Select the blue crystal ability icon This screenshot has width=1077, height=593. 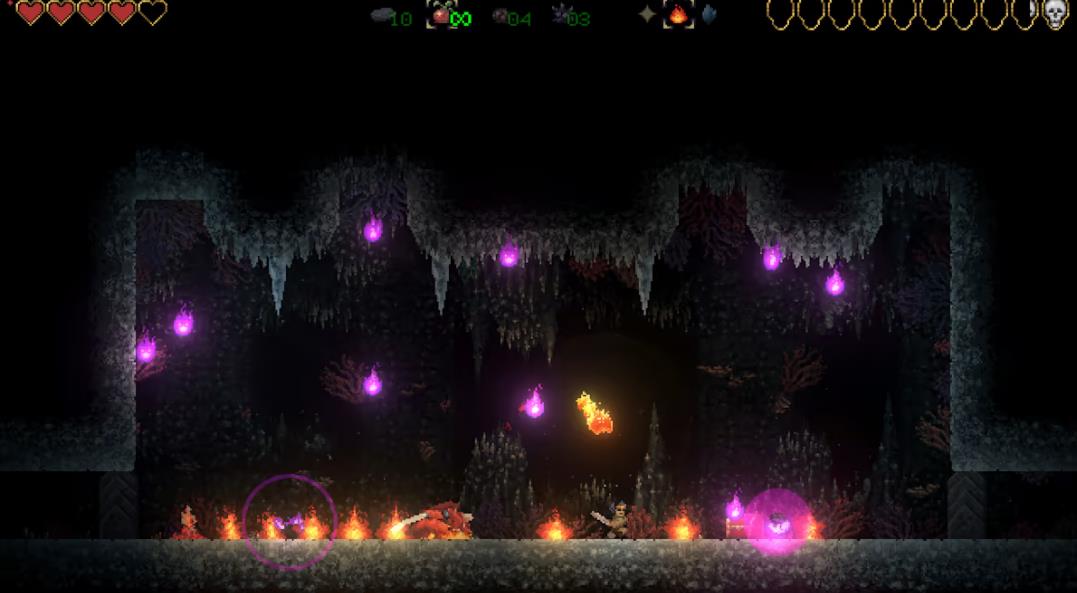[708, 15]
